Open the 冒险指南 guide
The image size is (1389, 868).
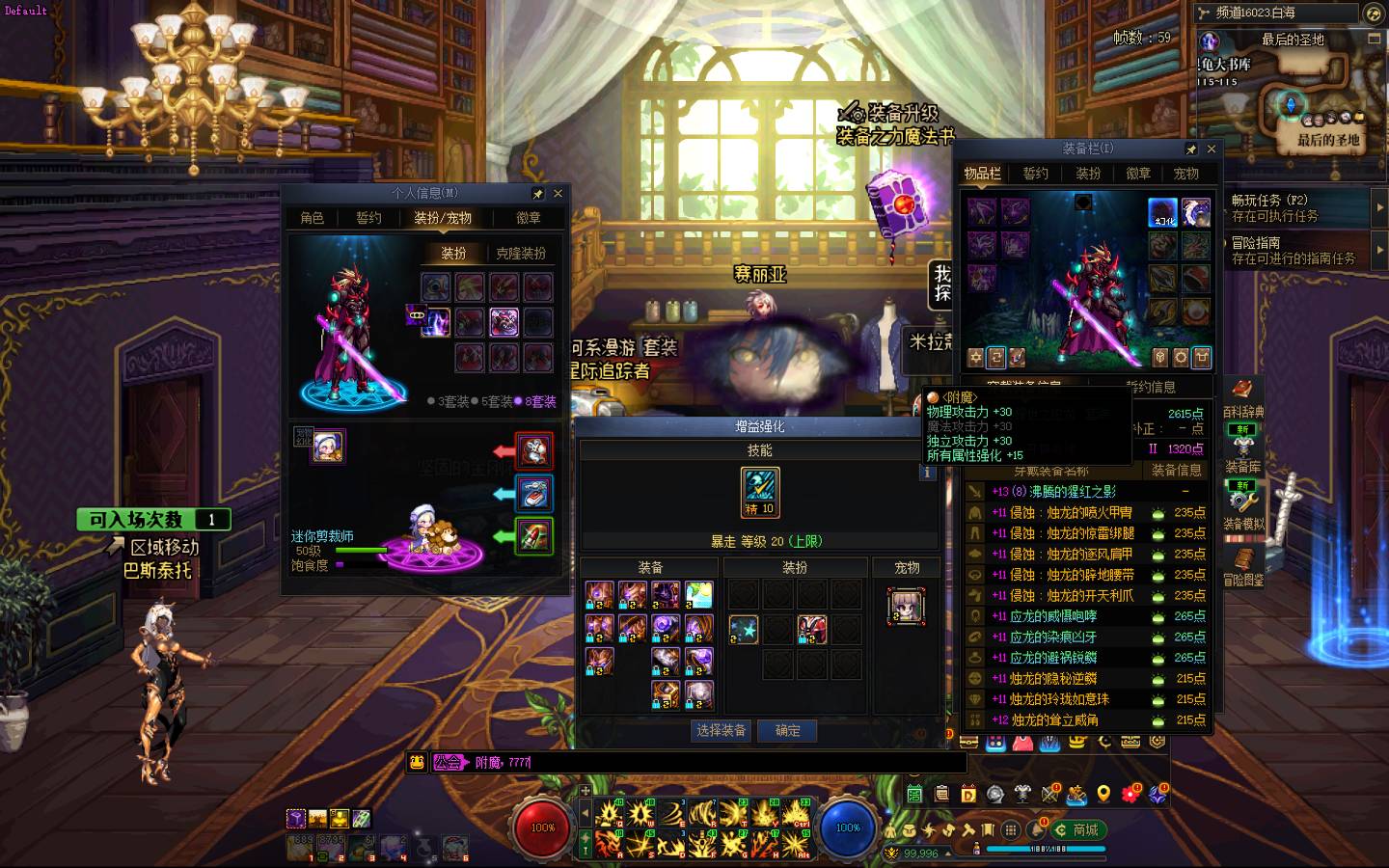1293,250
